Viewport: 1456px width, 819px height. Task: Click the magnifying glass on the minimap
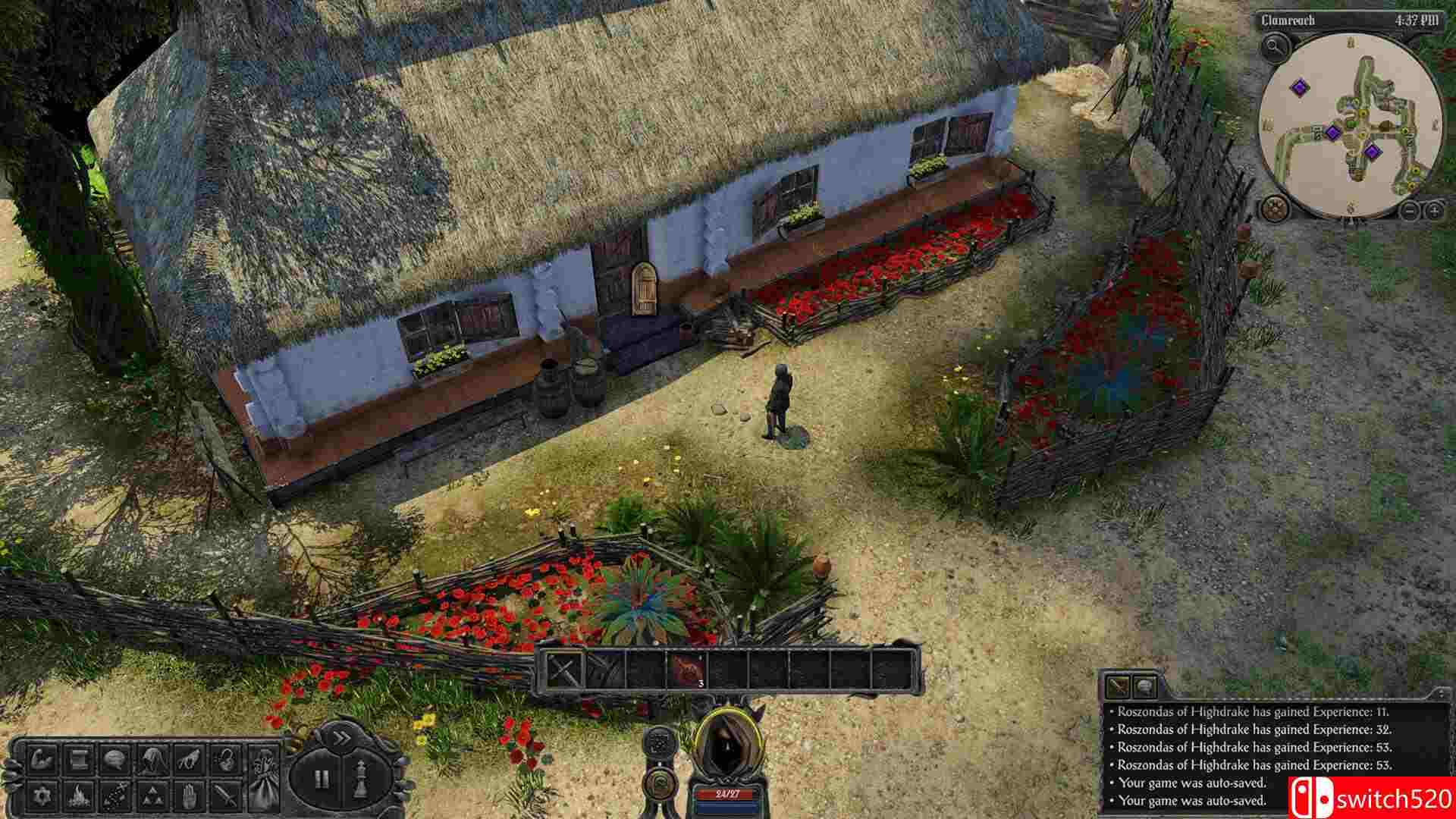point(1276,46)
